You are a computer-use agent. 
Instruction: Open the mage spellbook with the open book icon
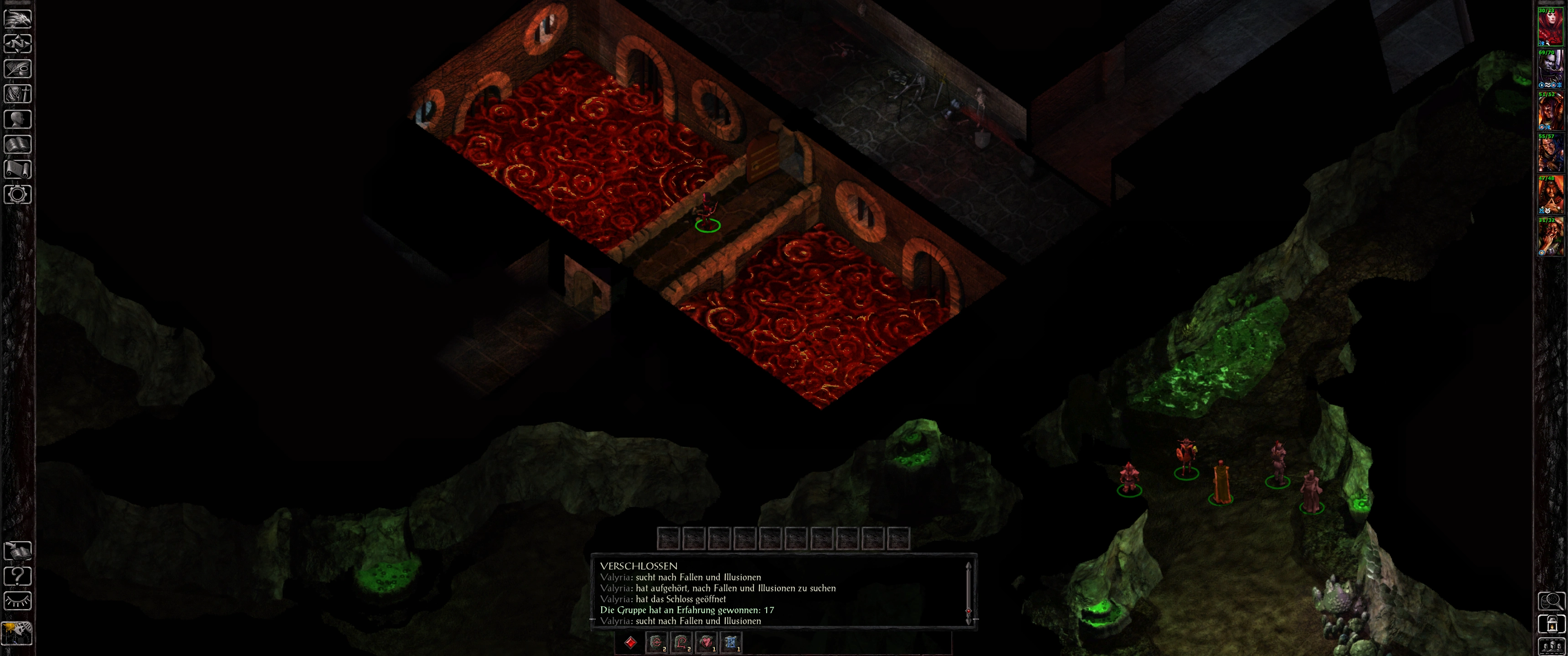tap(18, 144)
